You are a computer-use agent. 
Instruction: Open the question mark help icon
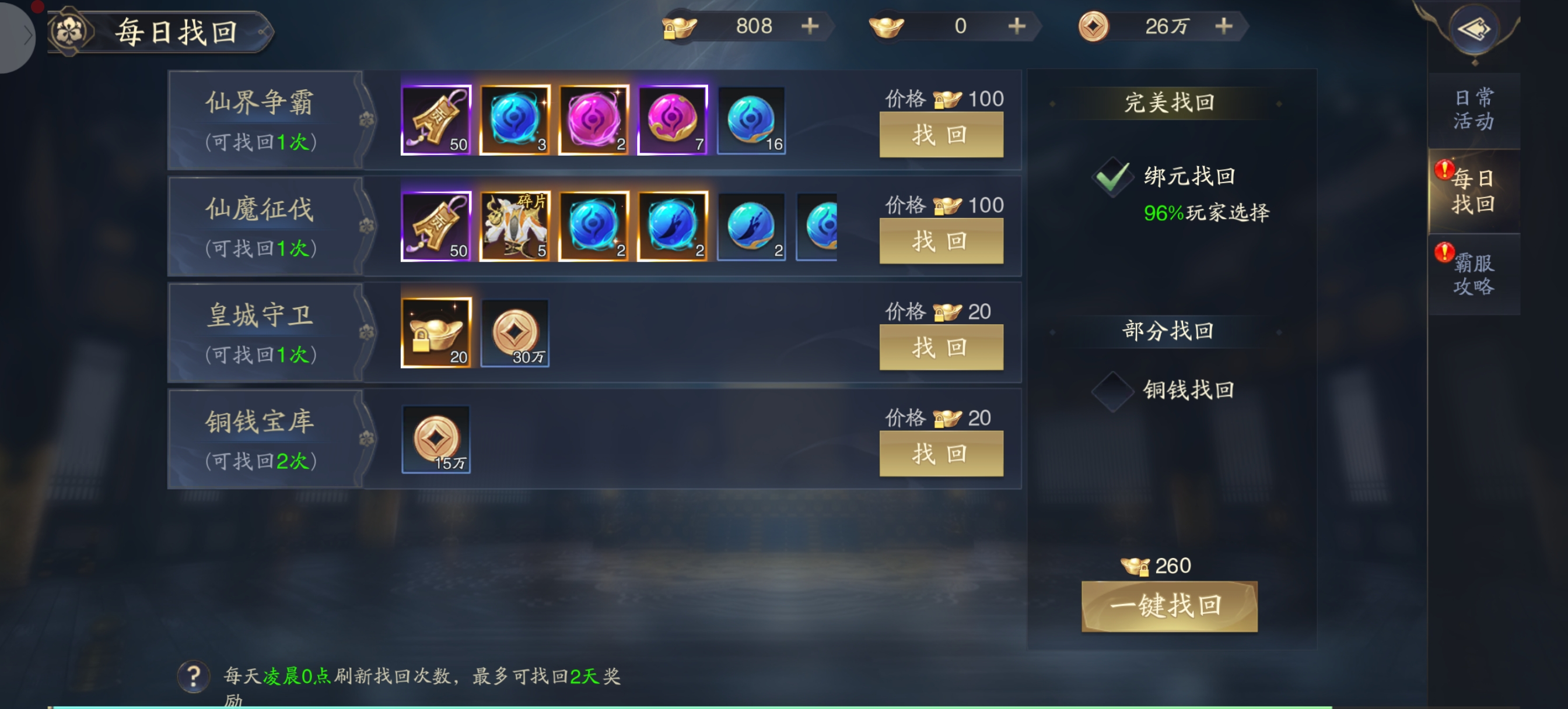pyautogui.click(x=194, y=676)
